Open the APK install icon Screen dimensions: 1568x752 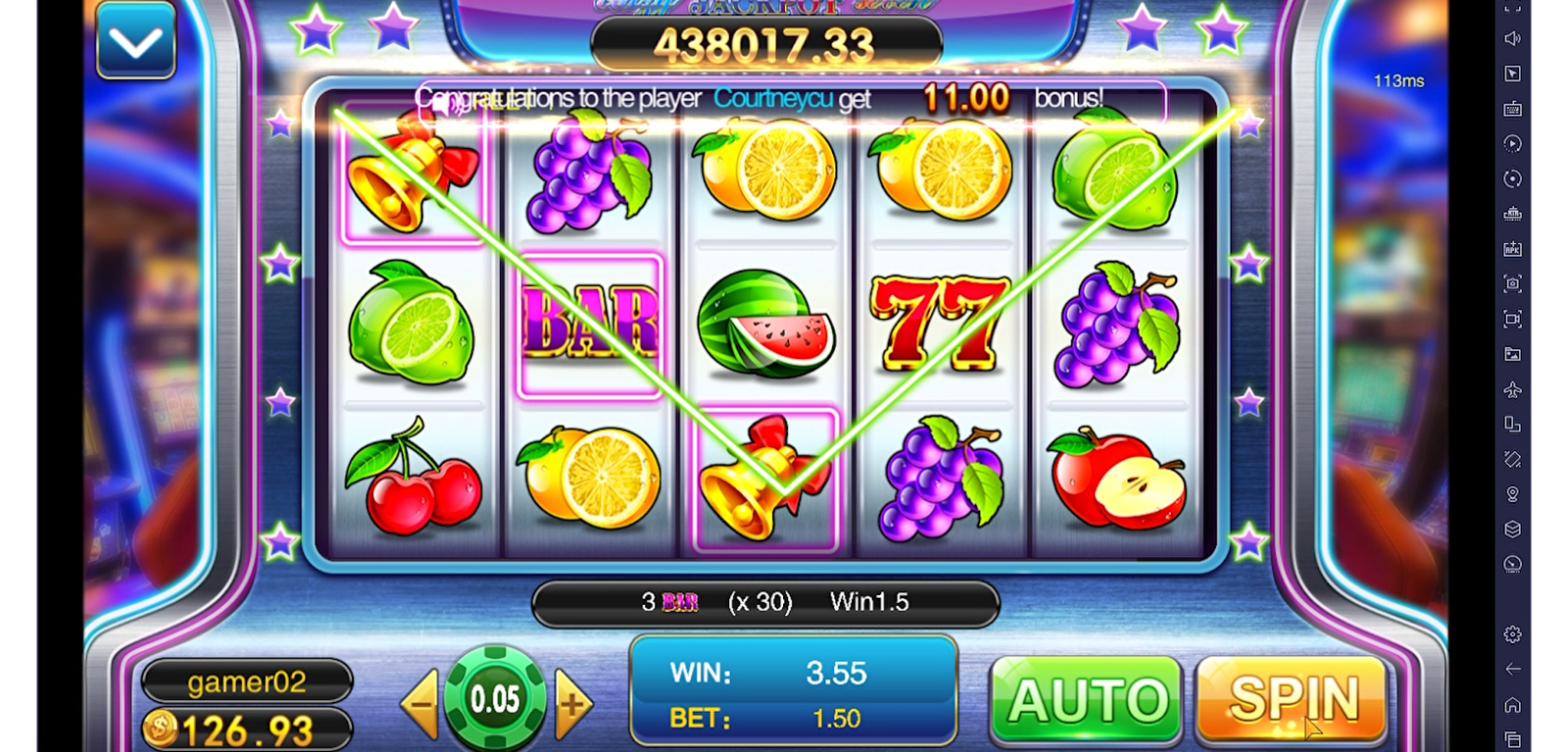(1513, 249)
